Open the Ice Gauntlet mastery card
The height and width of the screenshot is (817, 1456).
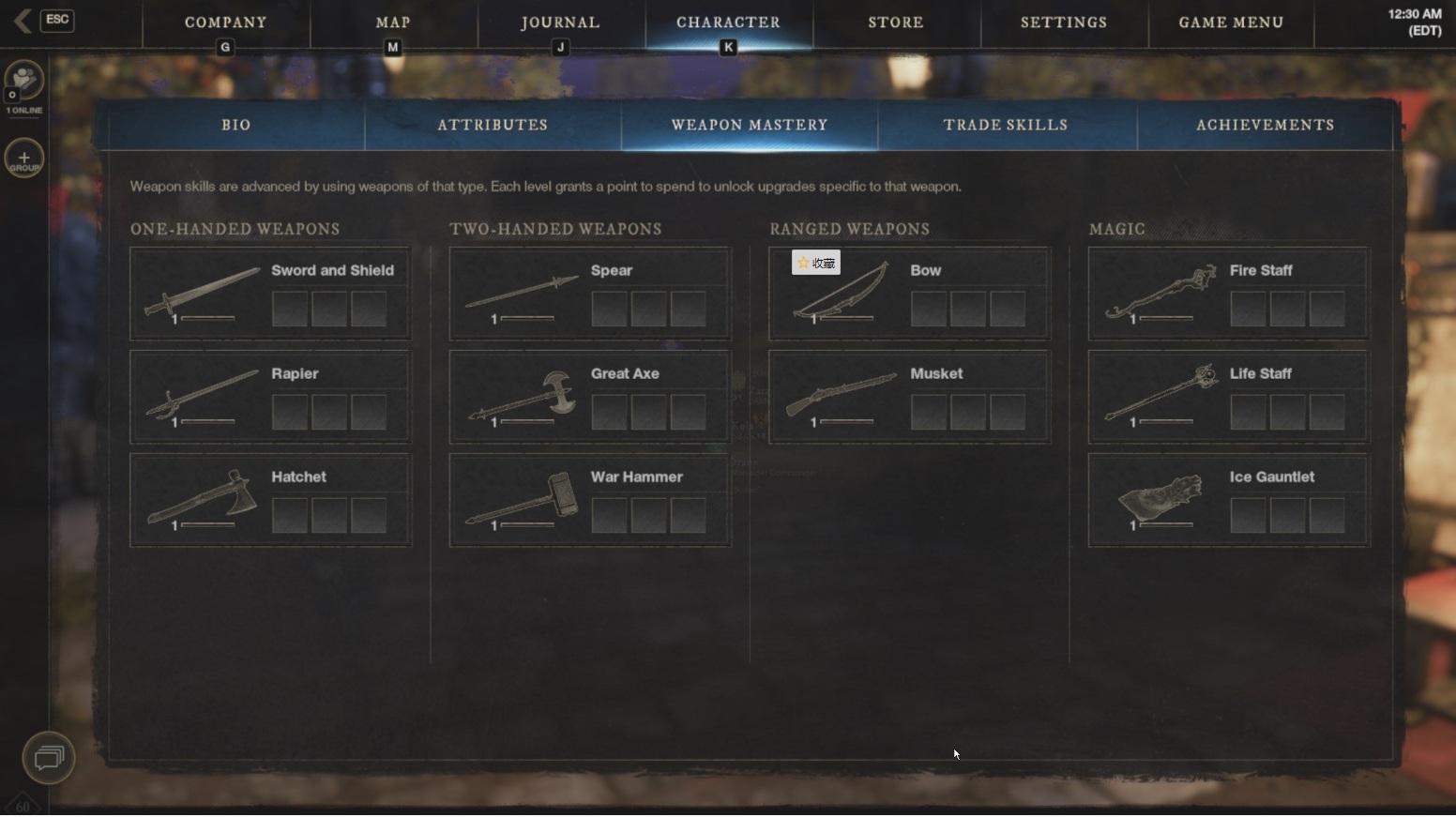pos(1228,500)
